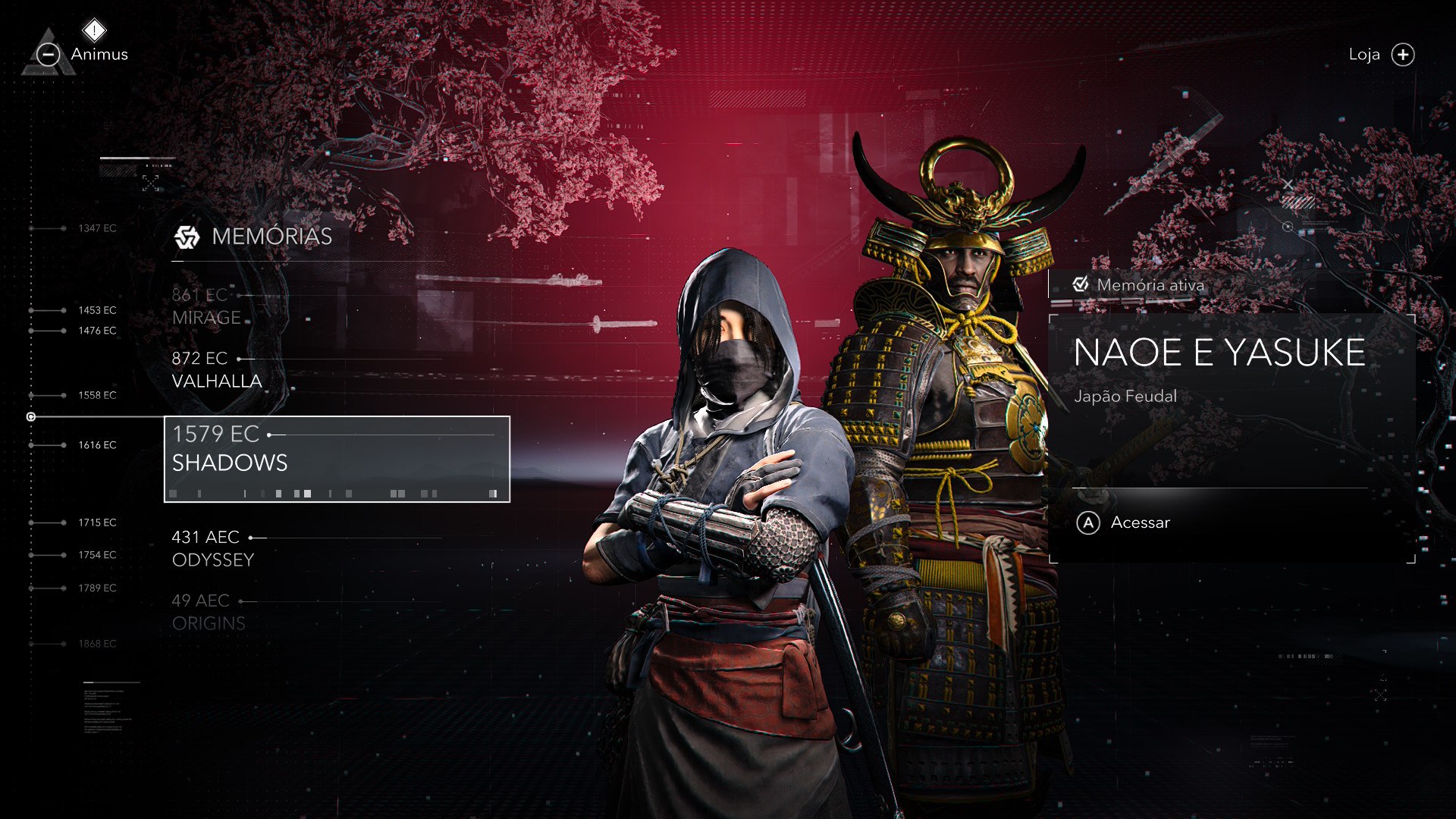Jump to 1453 EC on the timeline

[x=97, y=310]
